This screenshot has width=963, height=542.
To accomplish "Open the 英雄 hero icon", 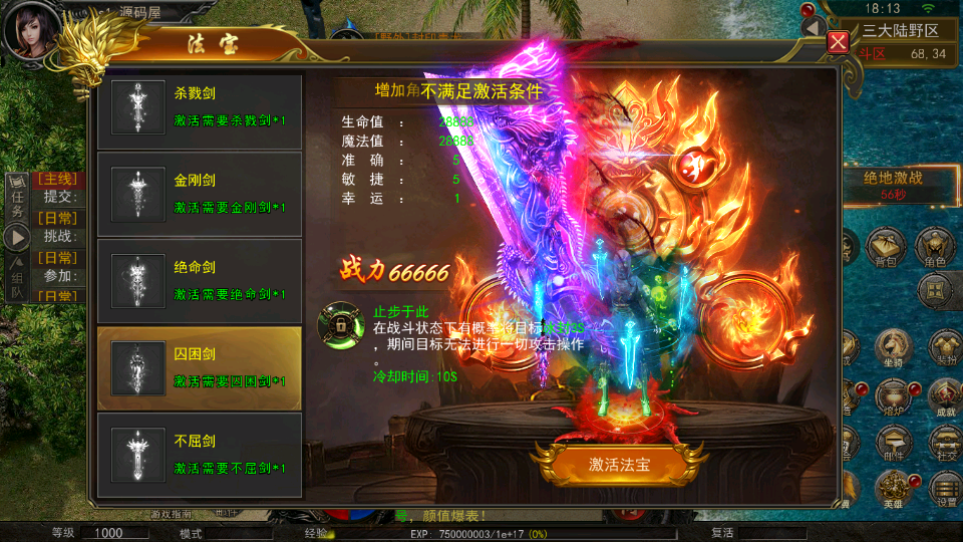I will click(893, 489).
